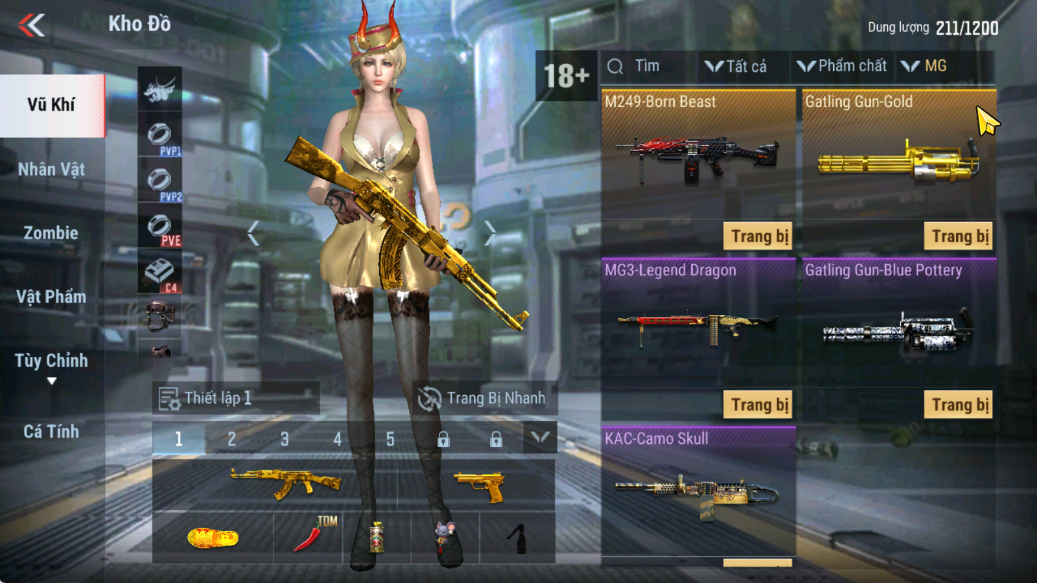Equip the MG3-Legend Dragon with Trang bị
Image resolution: width=1037 pixels, height=583 pixels.
(x=759, y=404)
